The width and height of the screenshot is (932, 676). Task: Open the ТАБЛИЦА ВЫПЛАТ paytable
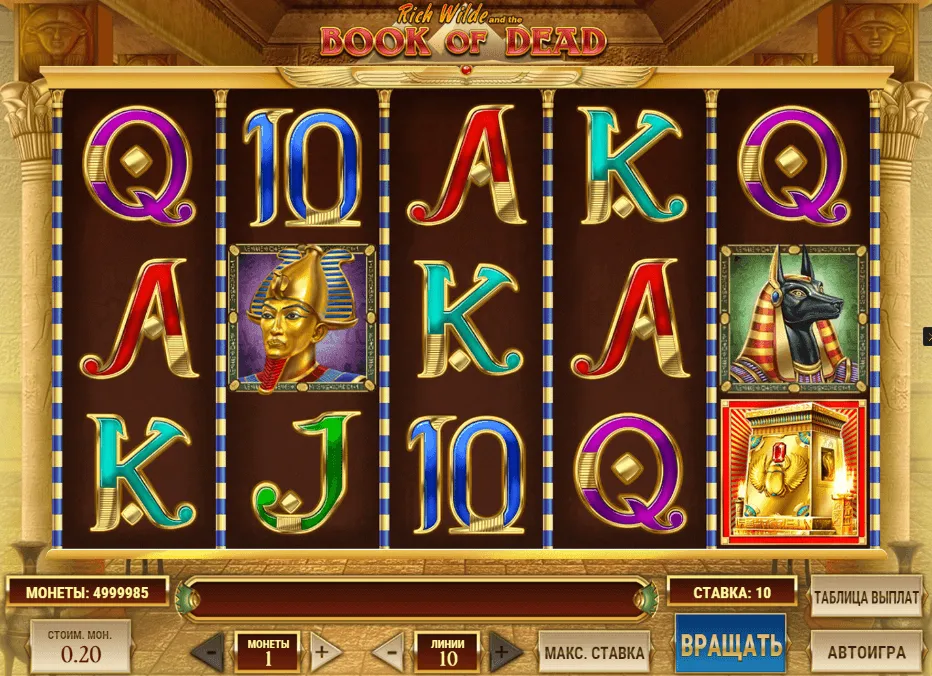click(865, 598)
